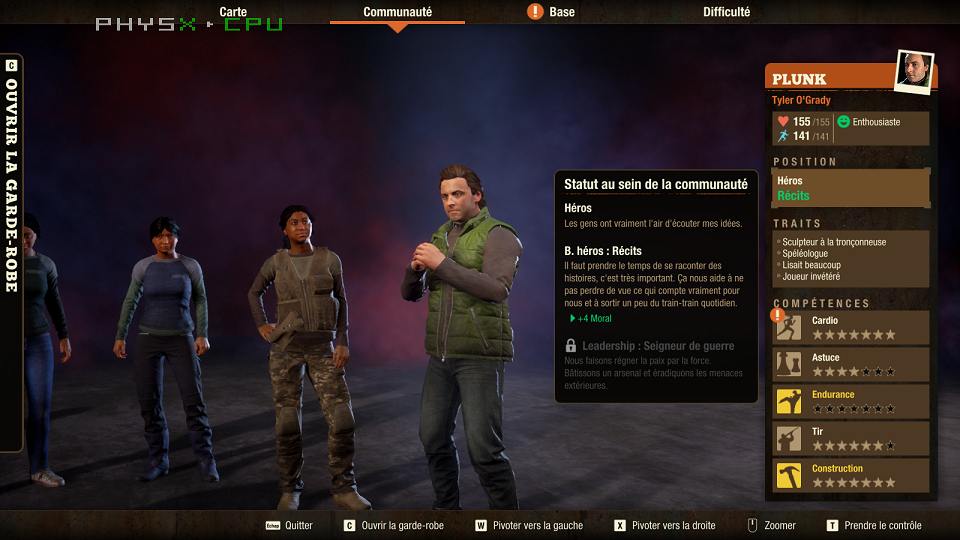
Task: Select the Astuce skill row
Action: pyautogui.click(x=851, y=364)
